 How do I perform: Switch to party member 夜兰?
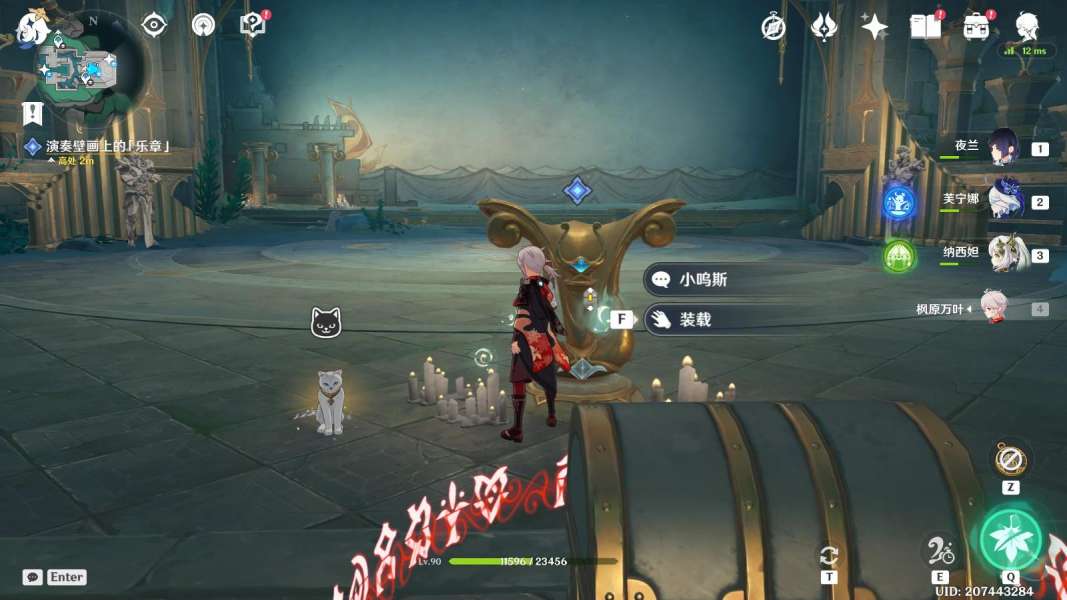pyautogui.click(x=1003, y=148)
